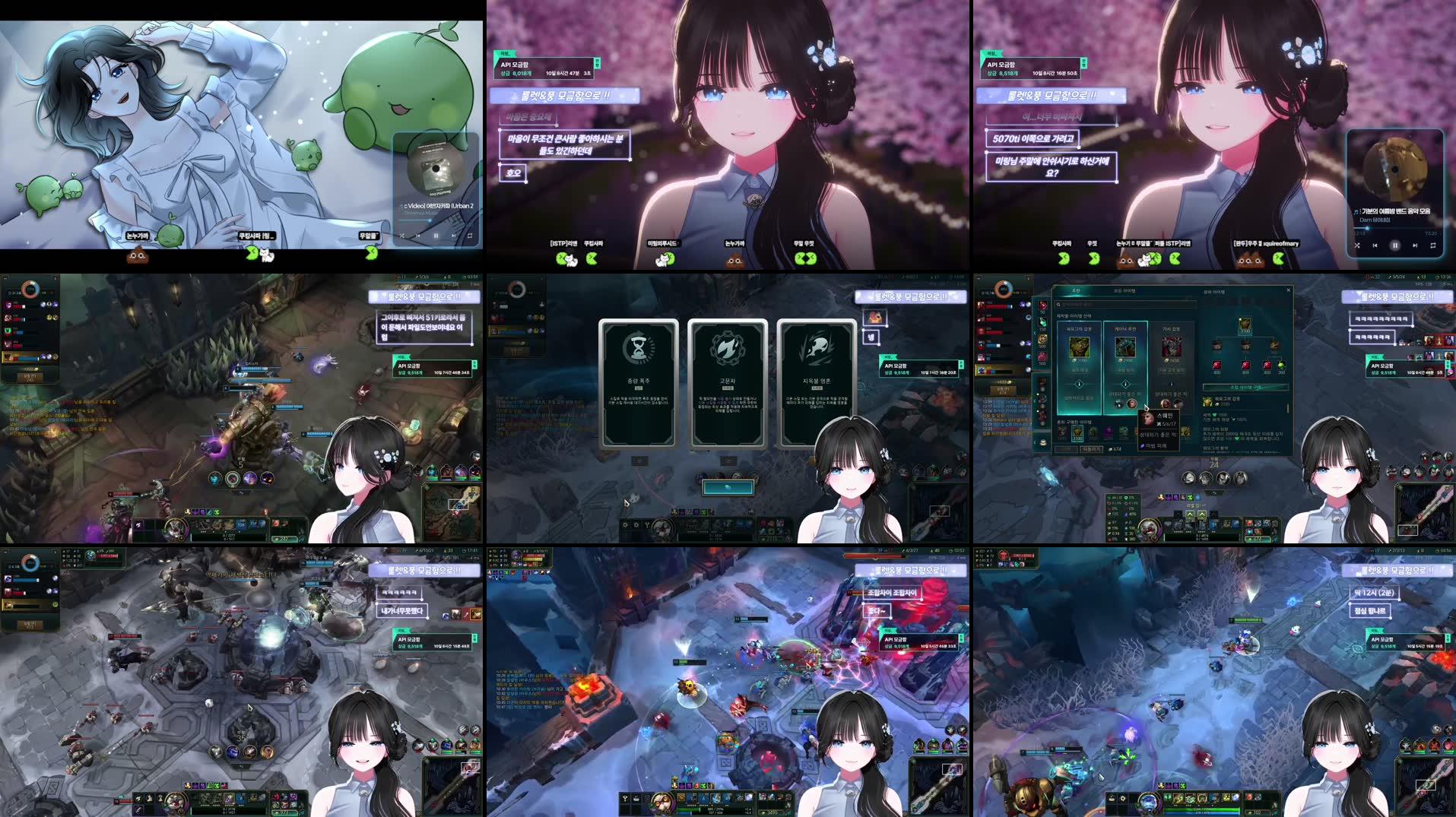Click the item shop search field
This screenshot has height=817, width=1456.
coord(1125,304)
